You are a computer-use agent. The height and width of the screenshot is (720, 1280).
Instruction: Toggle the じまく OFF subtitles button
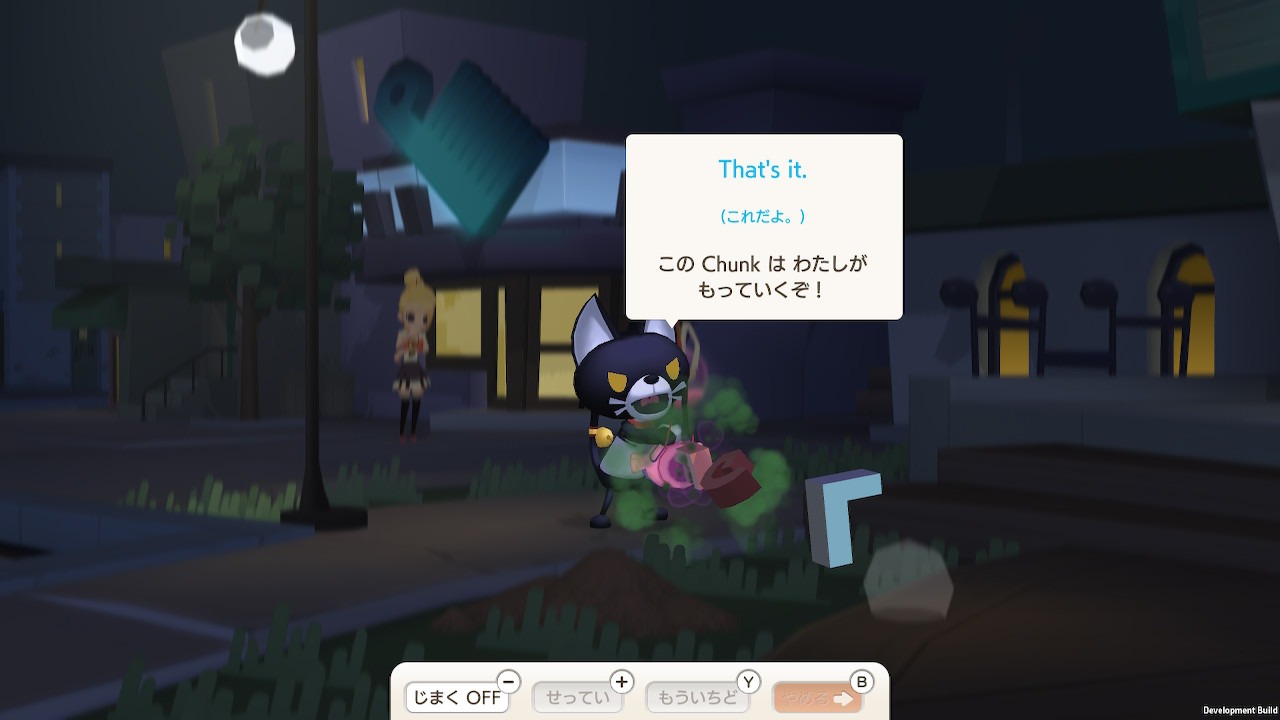(457, 697)
